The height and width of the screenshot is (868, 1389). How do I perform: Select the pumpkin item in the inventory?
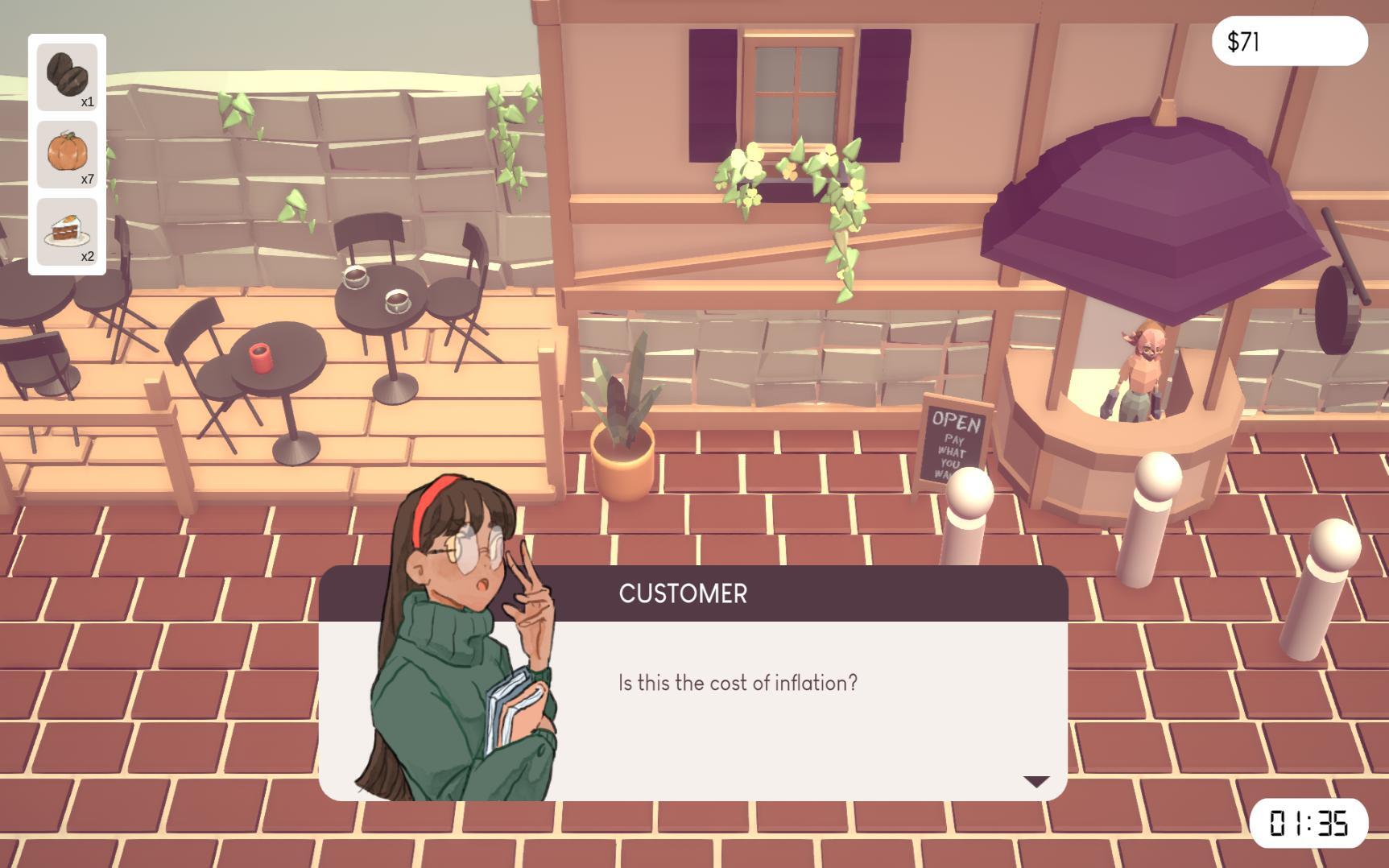click(x=66, y=153)
